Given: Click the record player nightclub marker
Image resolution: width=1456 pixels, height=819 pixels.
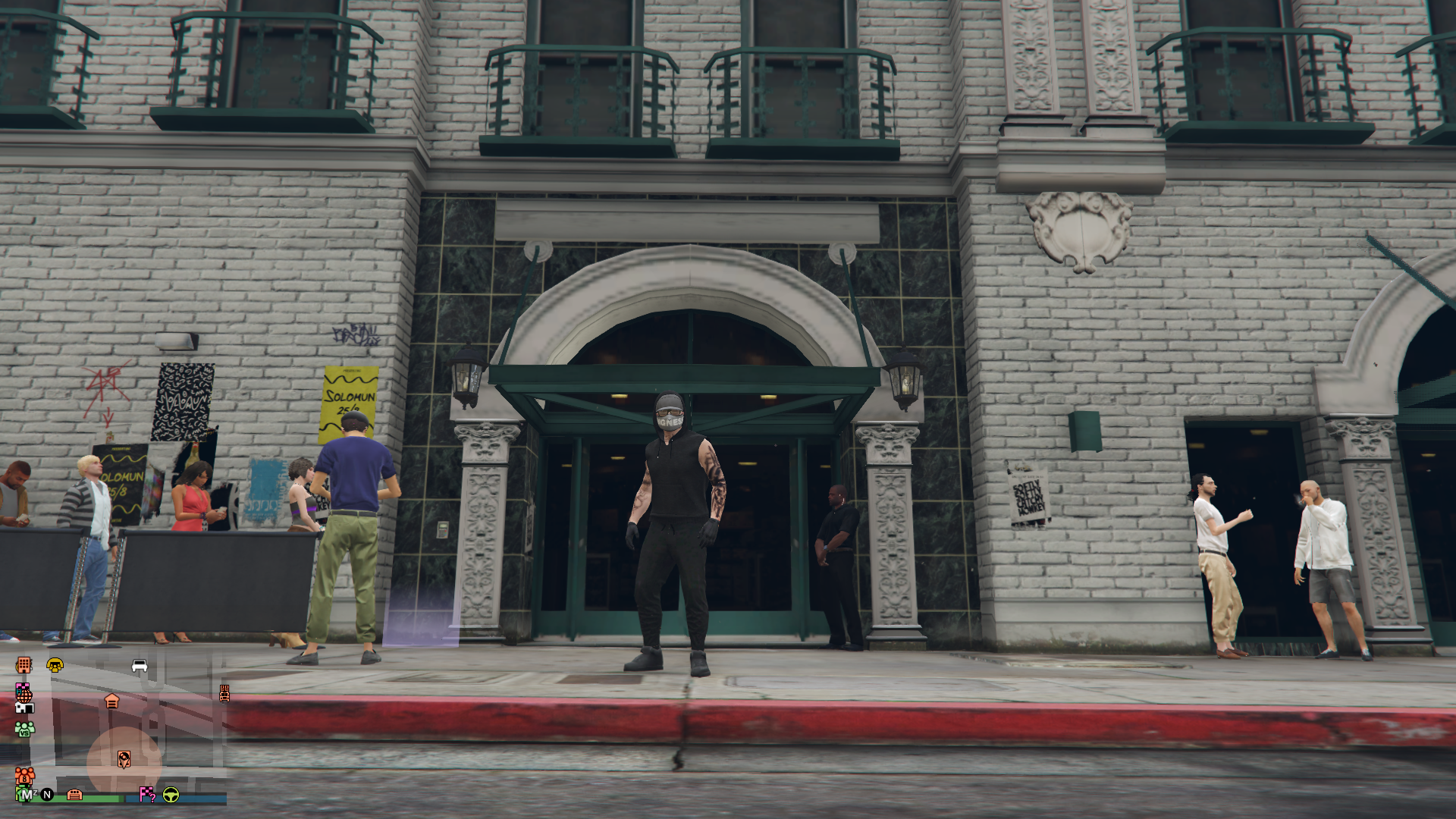Looking at the screenshot, I should [124, 757].
